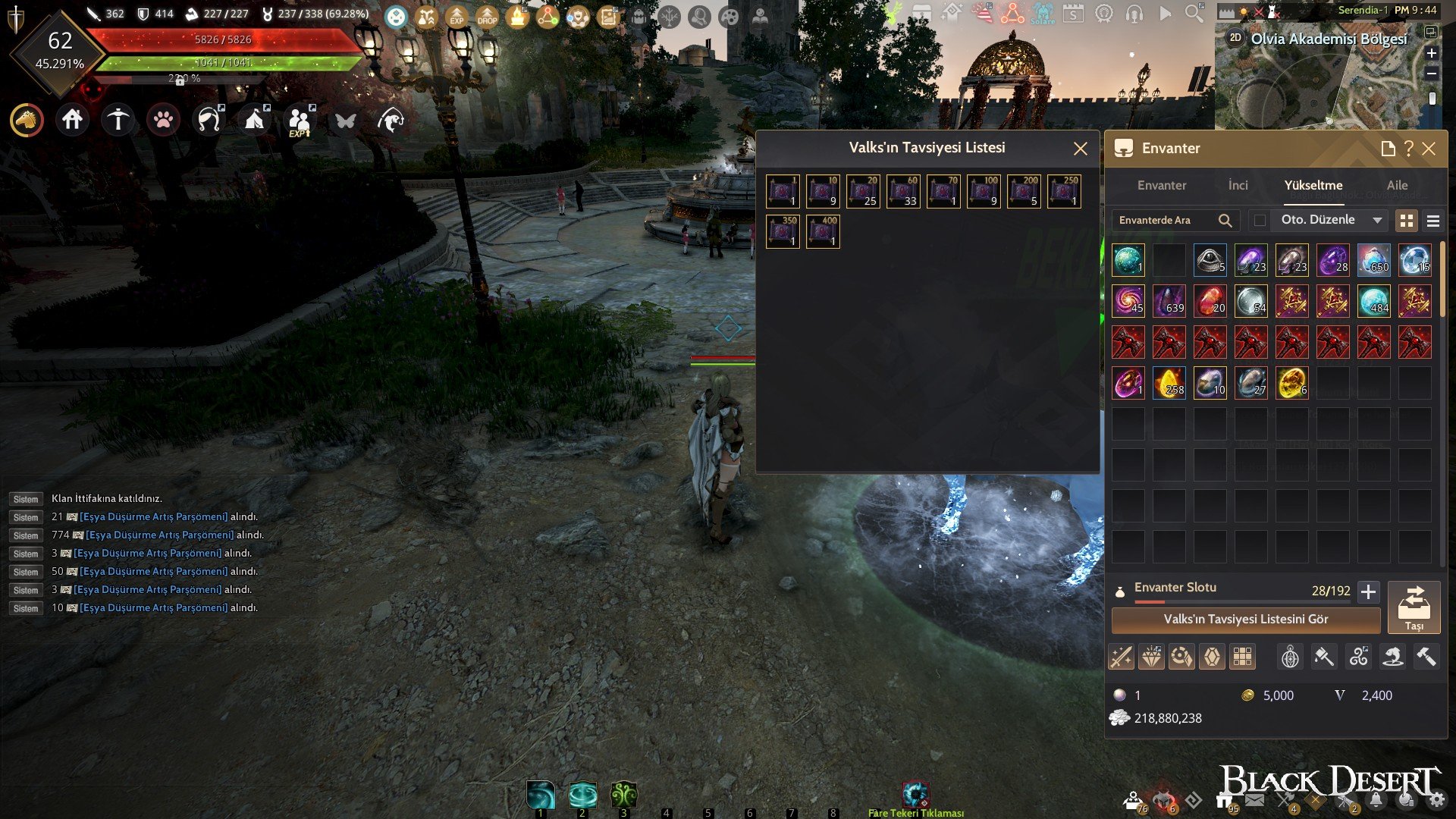Select the golden item stacked 258
This screenshot has height=819, width=1456.
point(1169,383)
